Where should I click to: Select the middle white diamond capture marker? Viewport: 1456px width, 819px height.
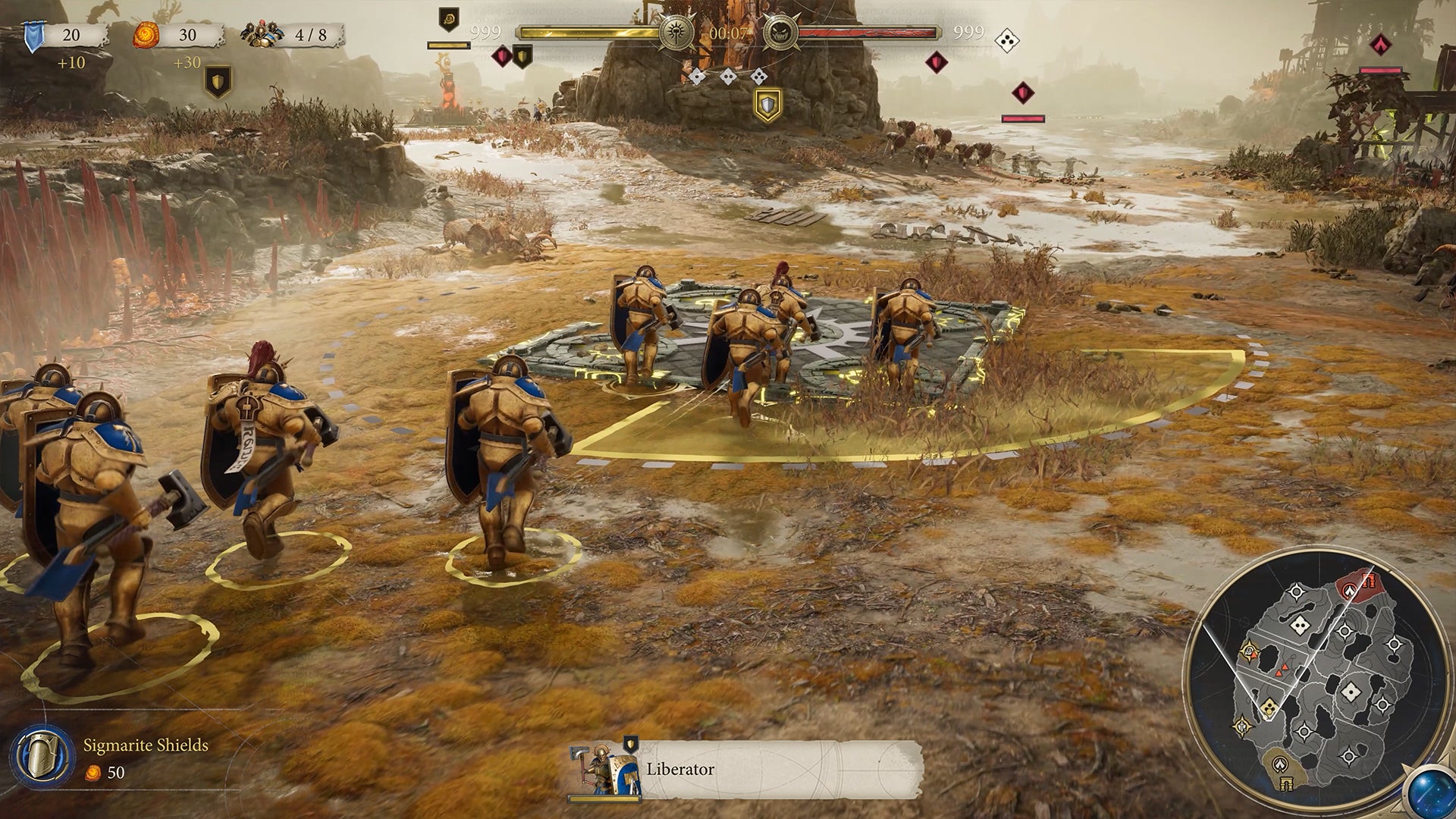click(728, 77)
